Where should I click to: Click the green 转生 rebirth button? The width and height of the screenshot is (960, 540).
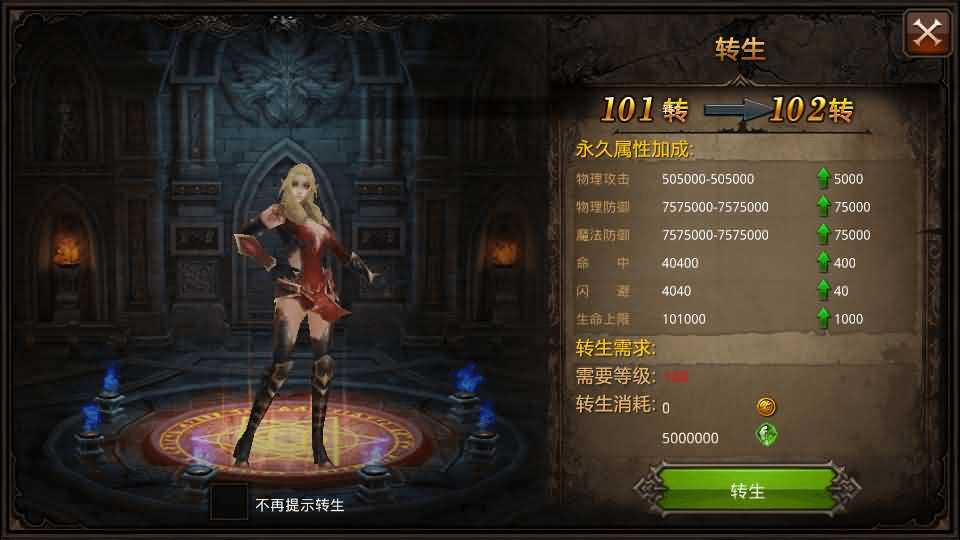(x=747, y=491)
